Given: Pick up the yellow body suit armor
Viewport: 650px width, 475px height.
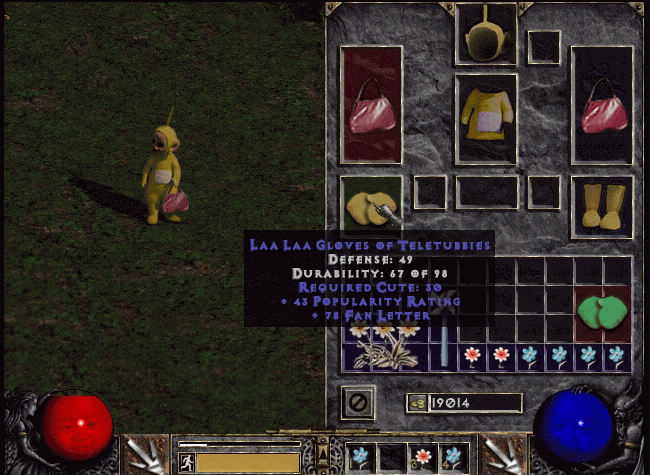Looking at the screenshot, I should pos(487,118).
